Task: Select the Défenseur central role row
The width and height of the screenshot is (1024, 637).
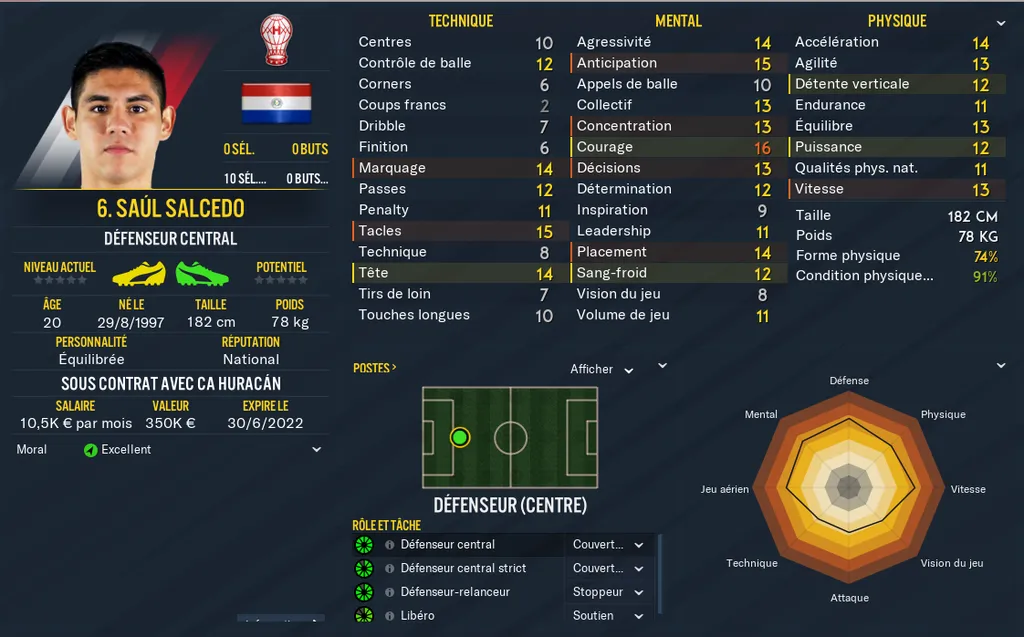Action: [447, 545]
